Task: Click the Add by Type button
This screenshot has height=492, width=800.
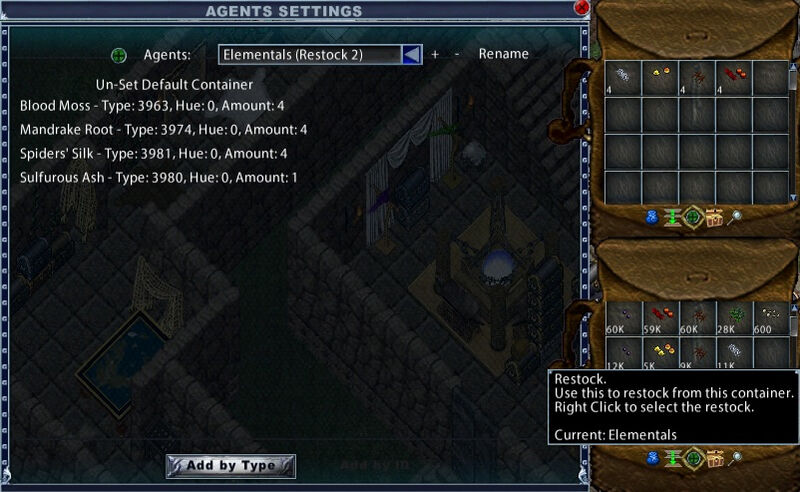Action: point(230,465)
